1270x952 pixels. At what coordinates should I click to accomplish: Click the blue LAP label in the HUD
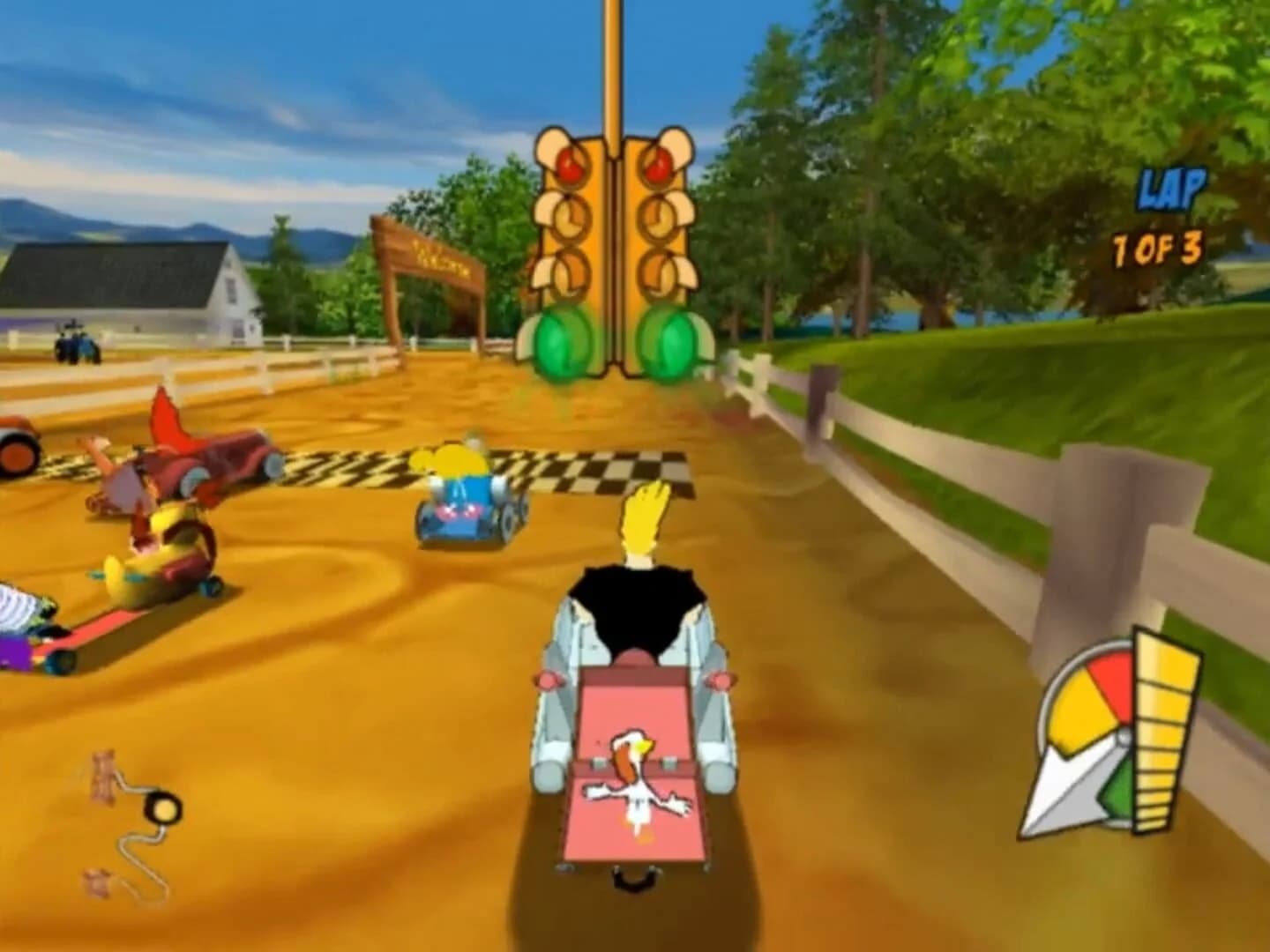1174,187
